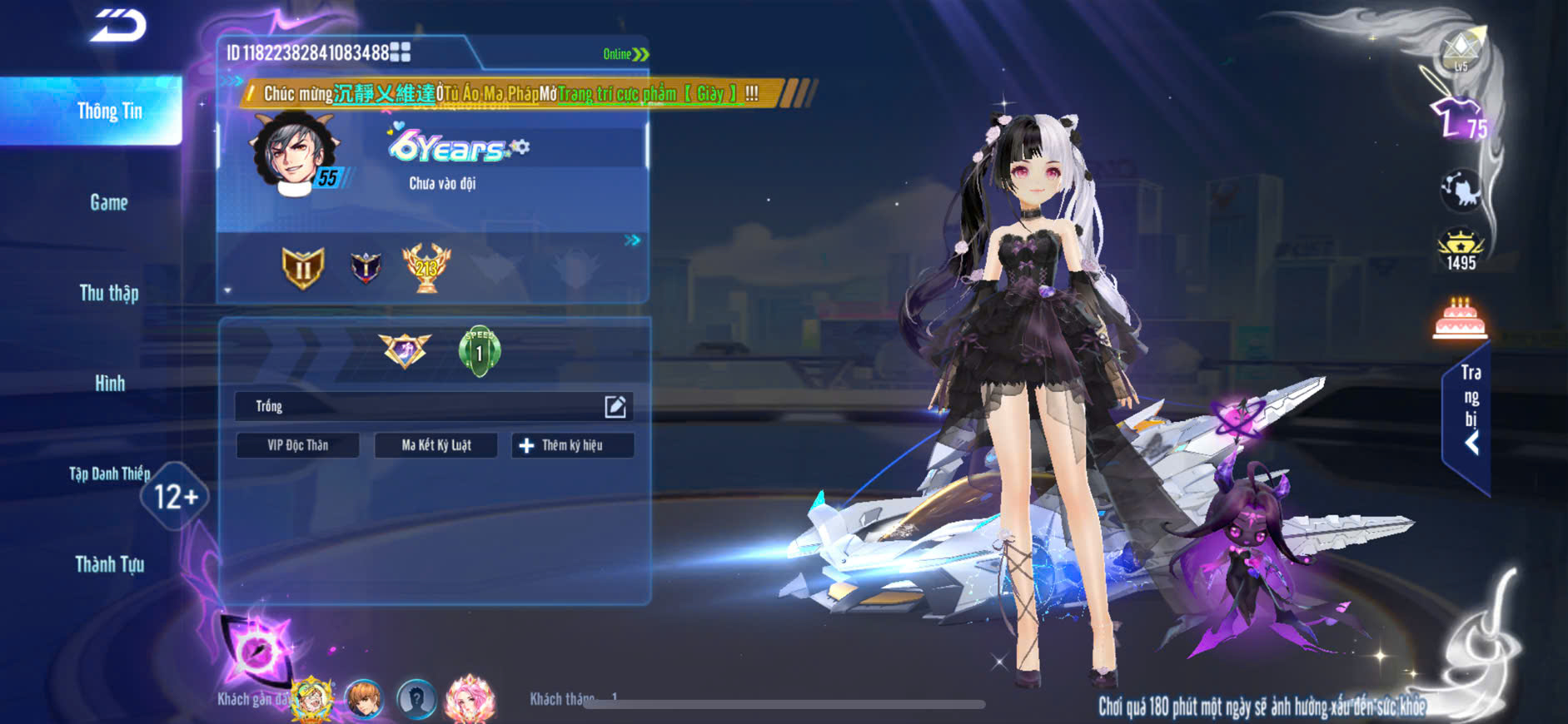Open the shirt outfit icon showing 75
This screenshot has width=1568, height=724.
point(1457,119)
